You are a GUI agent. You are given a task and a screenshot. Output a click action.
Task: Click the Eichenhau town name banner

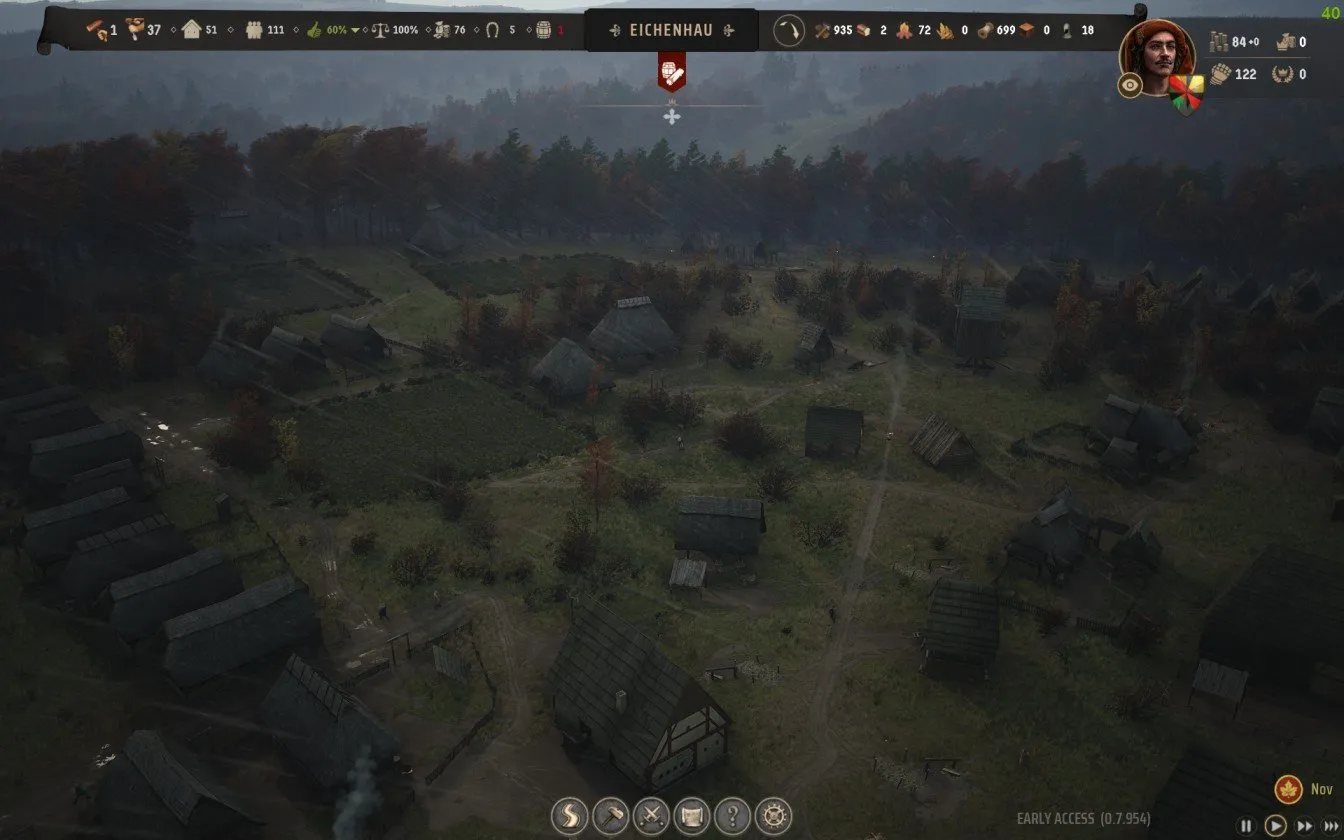click(x=672, y=30)
